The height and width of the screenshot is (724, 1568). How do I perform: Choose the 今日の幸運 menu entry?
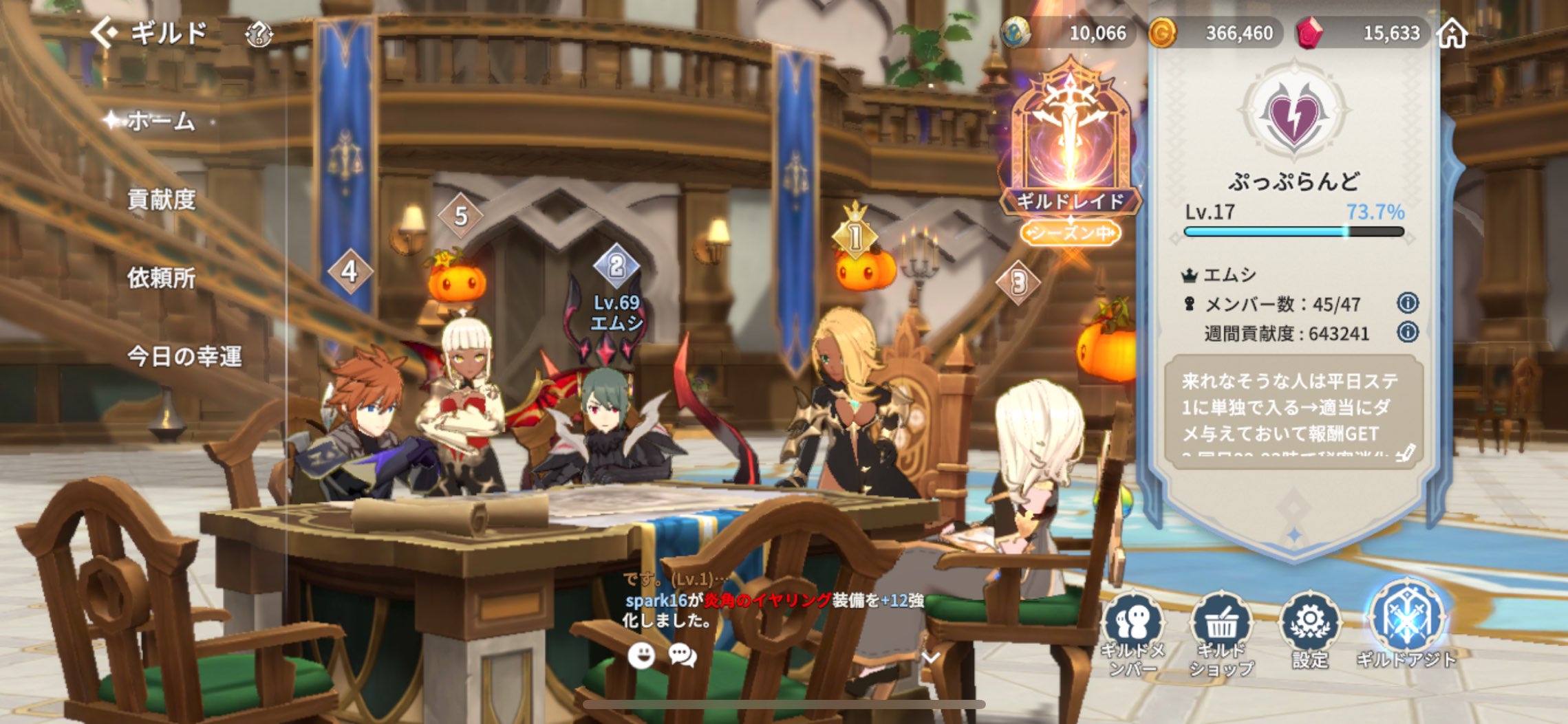(x=184, y=356)
